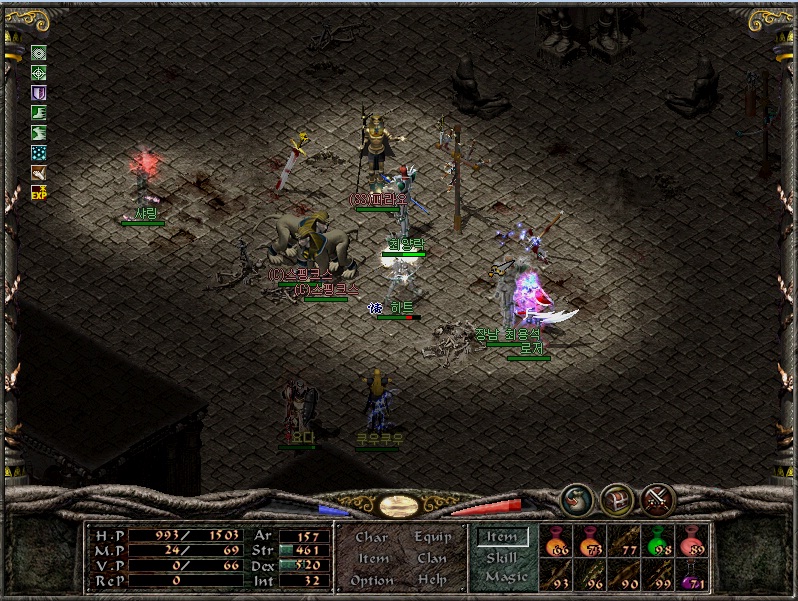Open the Help menu
This screenshot has width=798, height=601.
pos(432,580)
